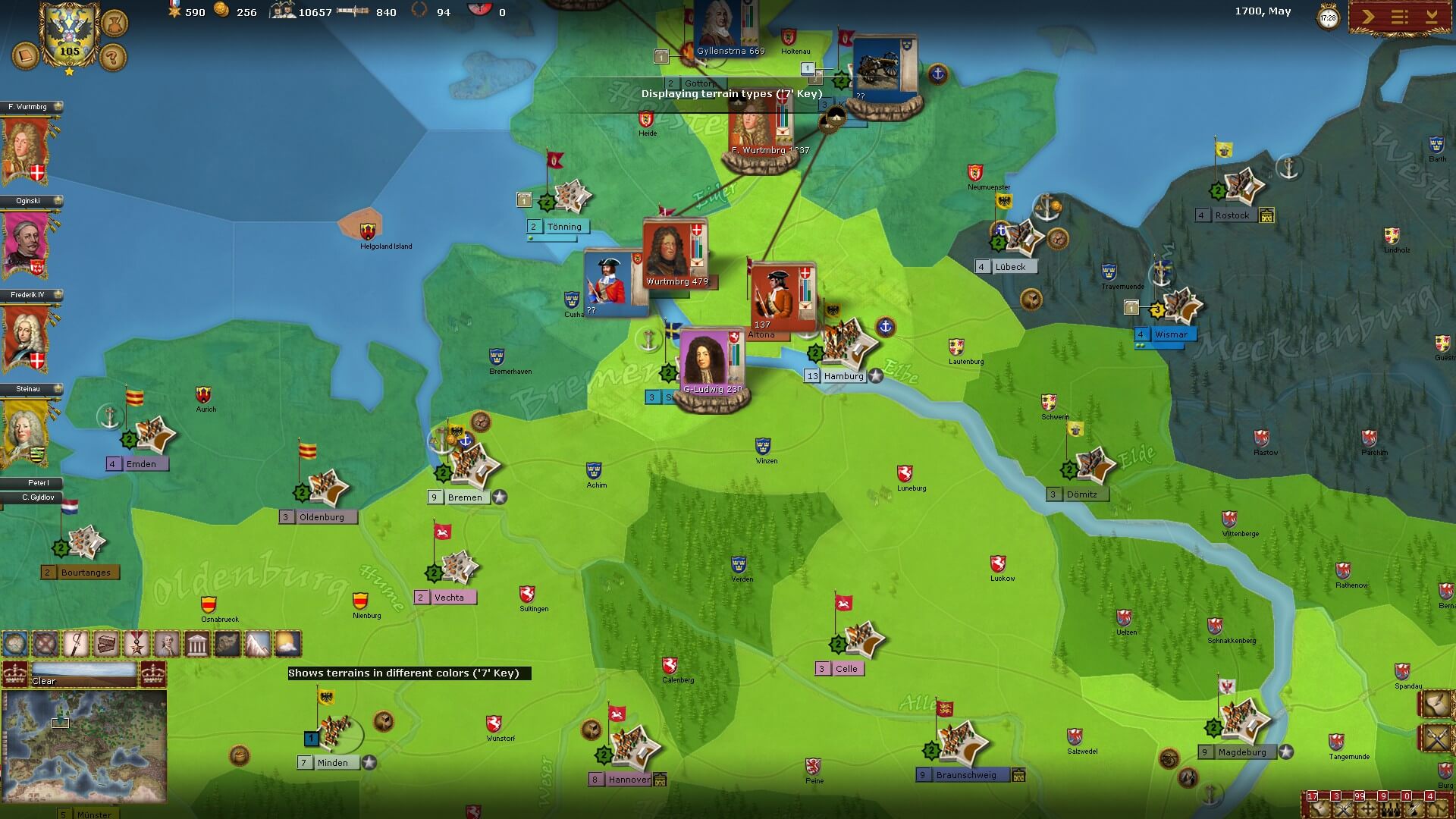The image size is (1456, 819).
Task: Activate the weather map filter with sun and cloud
Action: pos(287,644)
